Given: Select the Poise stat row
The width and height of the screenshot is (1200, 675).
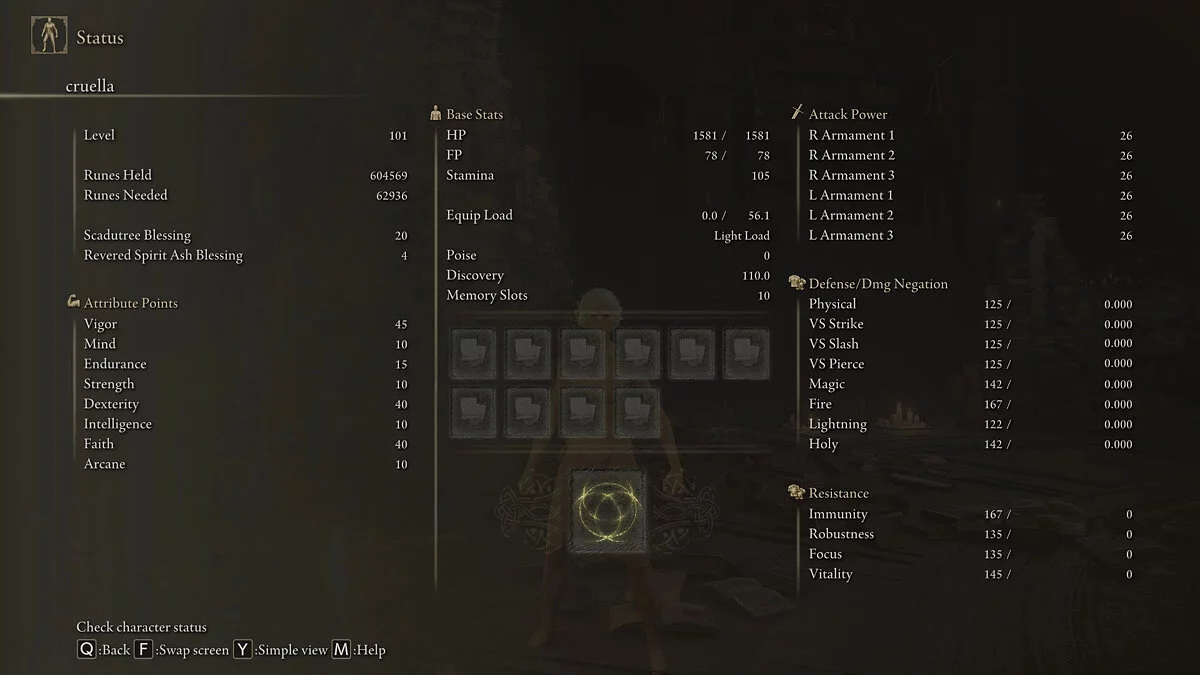Looking at the screenshot, I should (607, 255).
